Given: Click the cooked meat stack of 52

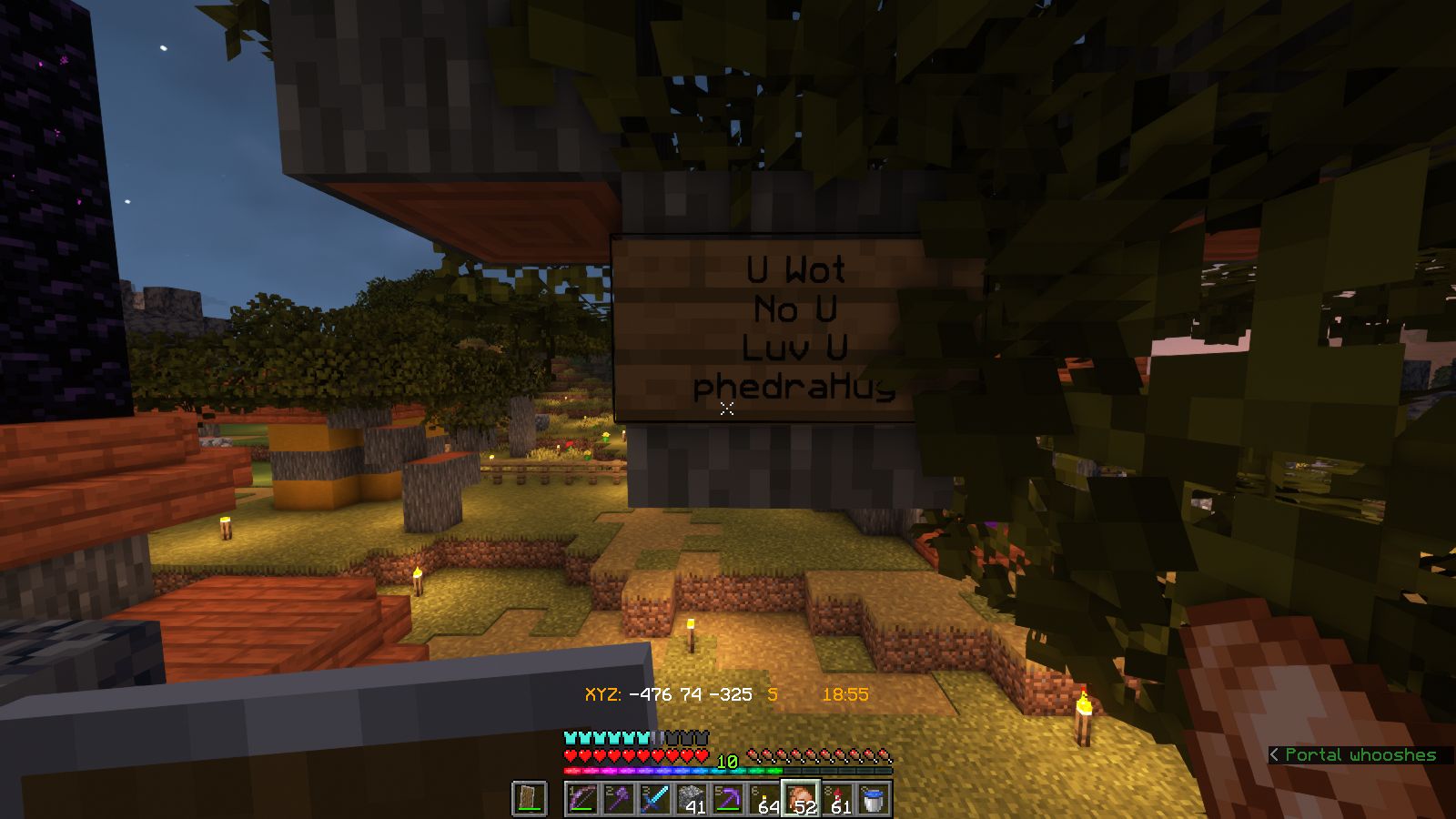Looking at the screenshot, I should (x=801, y=799).
